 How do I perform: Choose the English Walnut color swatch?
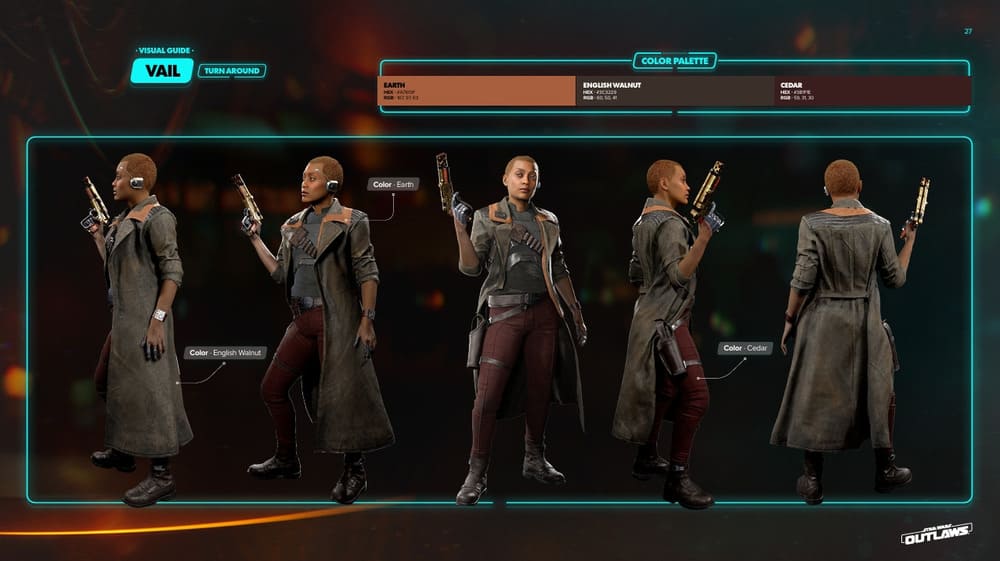(674, 91)
